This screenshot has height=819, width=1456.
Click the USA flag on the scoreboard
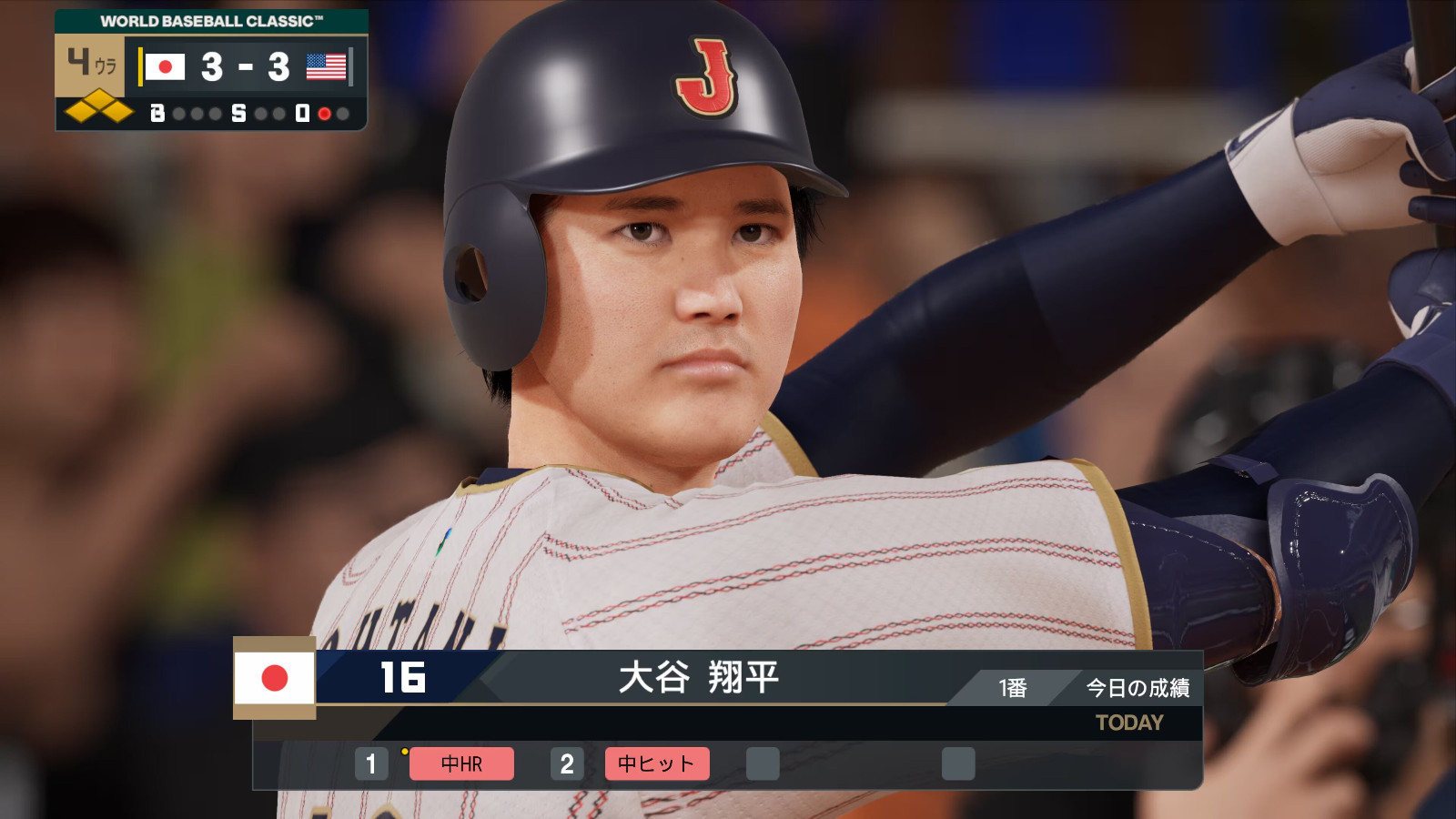point(326,66)
